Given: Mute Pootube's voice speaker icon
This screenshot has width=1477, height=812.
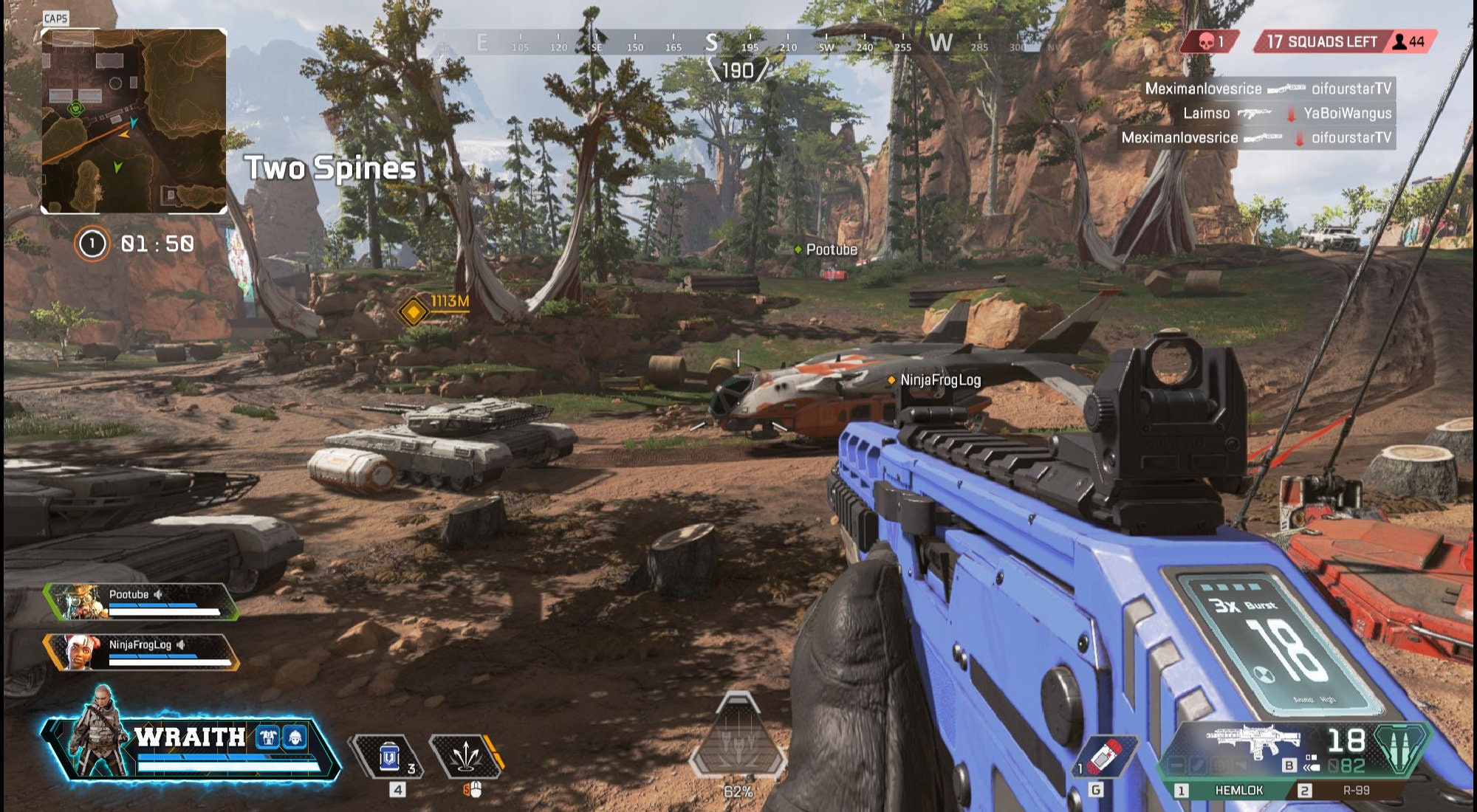Looking at the screenshot, I should [157, 594].
